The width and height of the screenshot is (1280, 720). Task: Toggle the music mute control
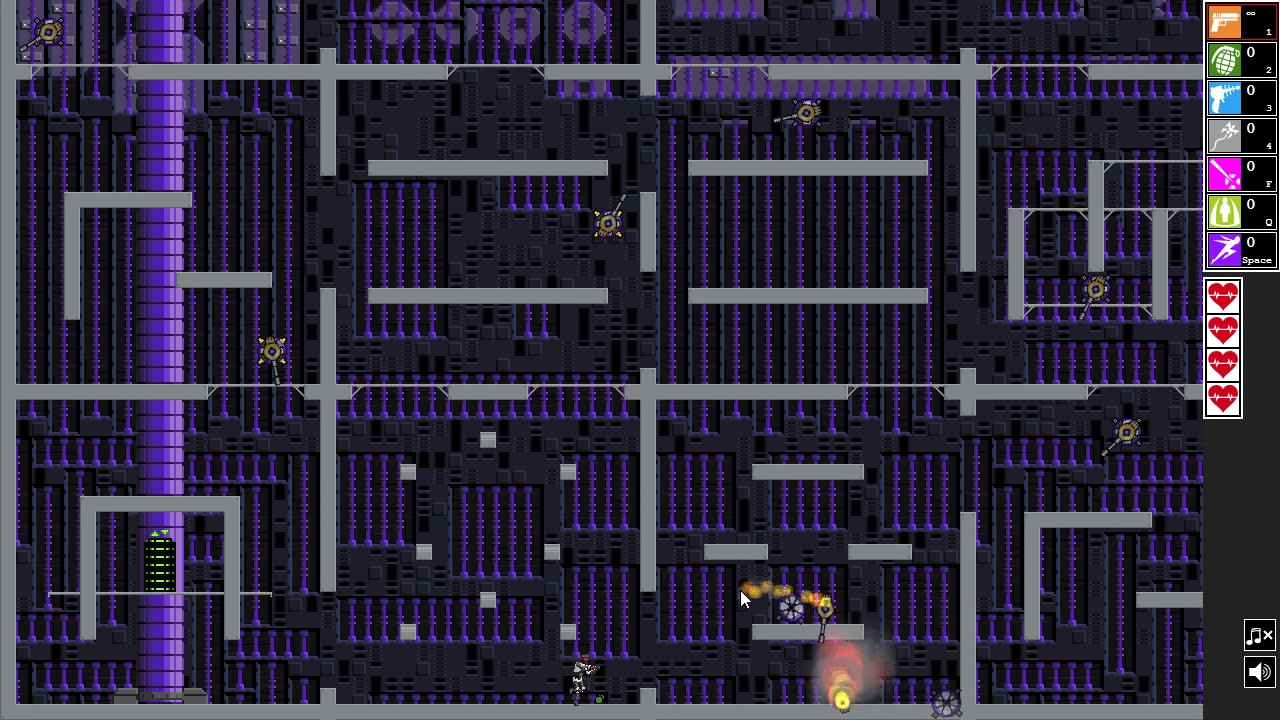point(1259,635)
